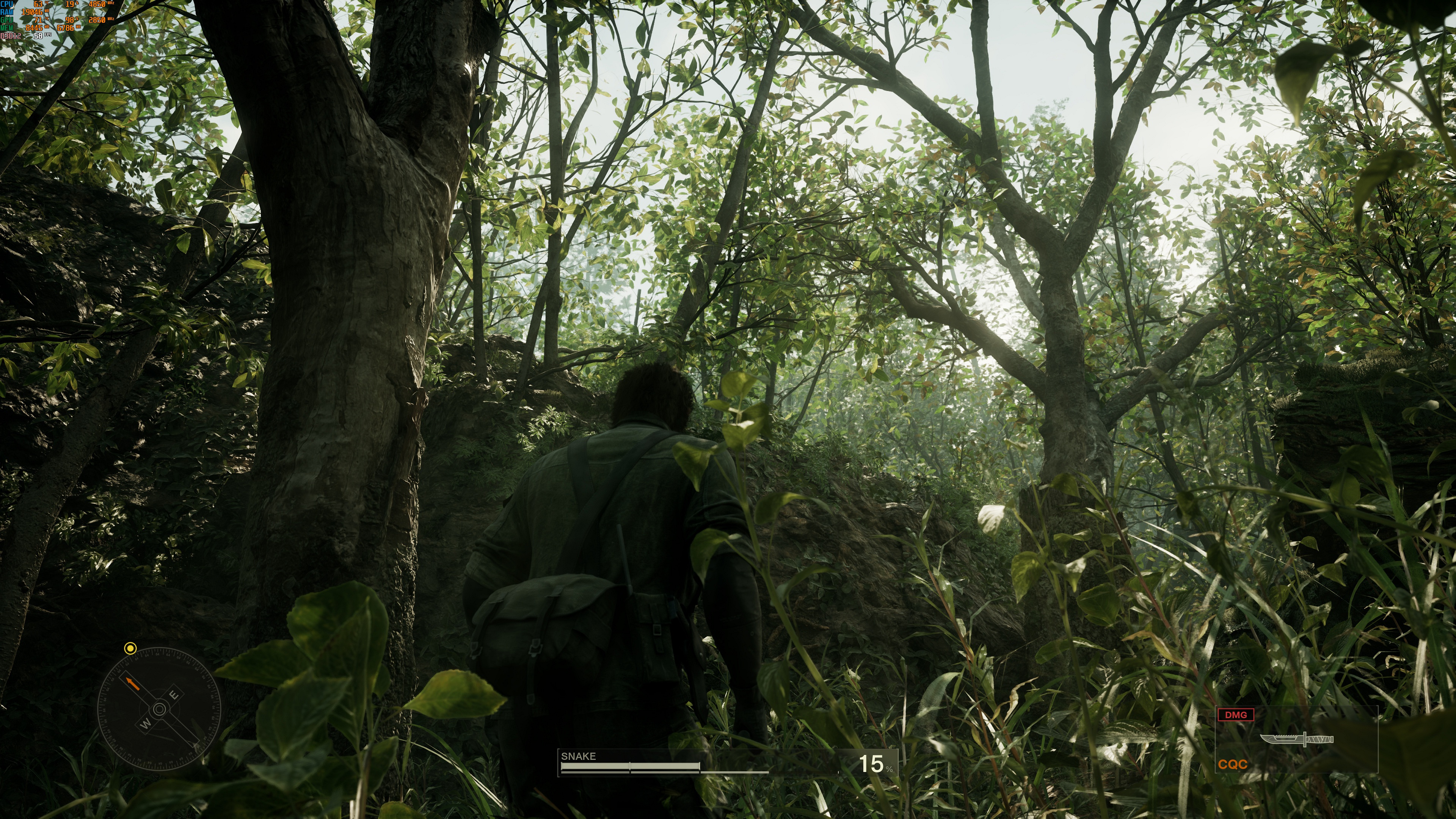Click the compass dial

pyautogui.click(x=159, y=709)
